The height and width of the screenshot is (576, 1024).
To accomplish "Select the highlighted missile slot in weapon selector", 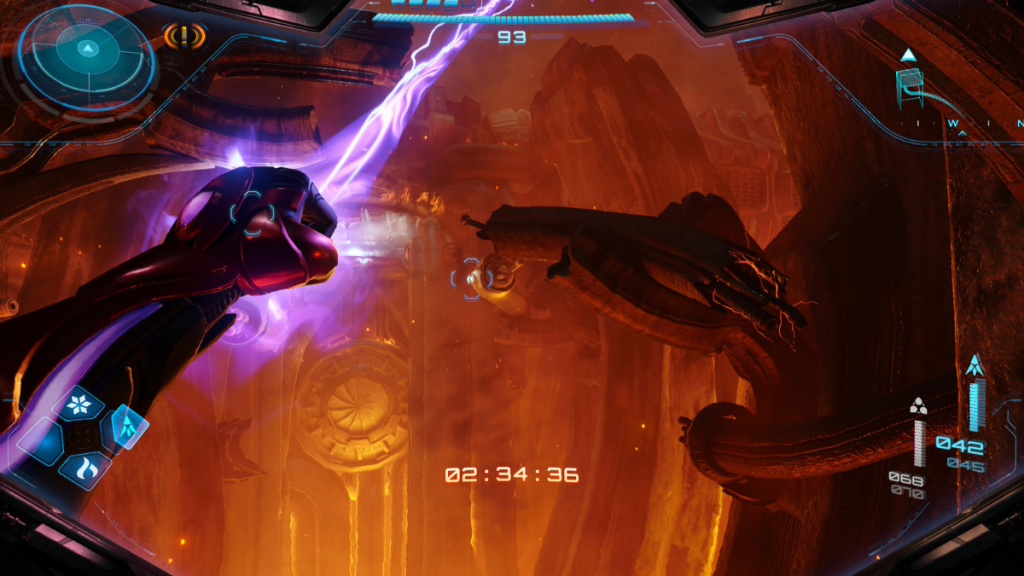I will 126,427.
